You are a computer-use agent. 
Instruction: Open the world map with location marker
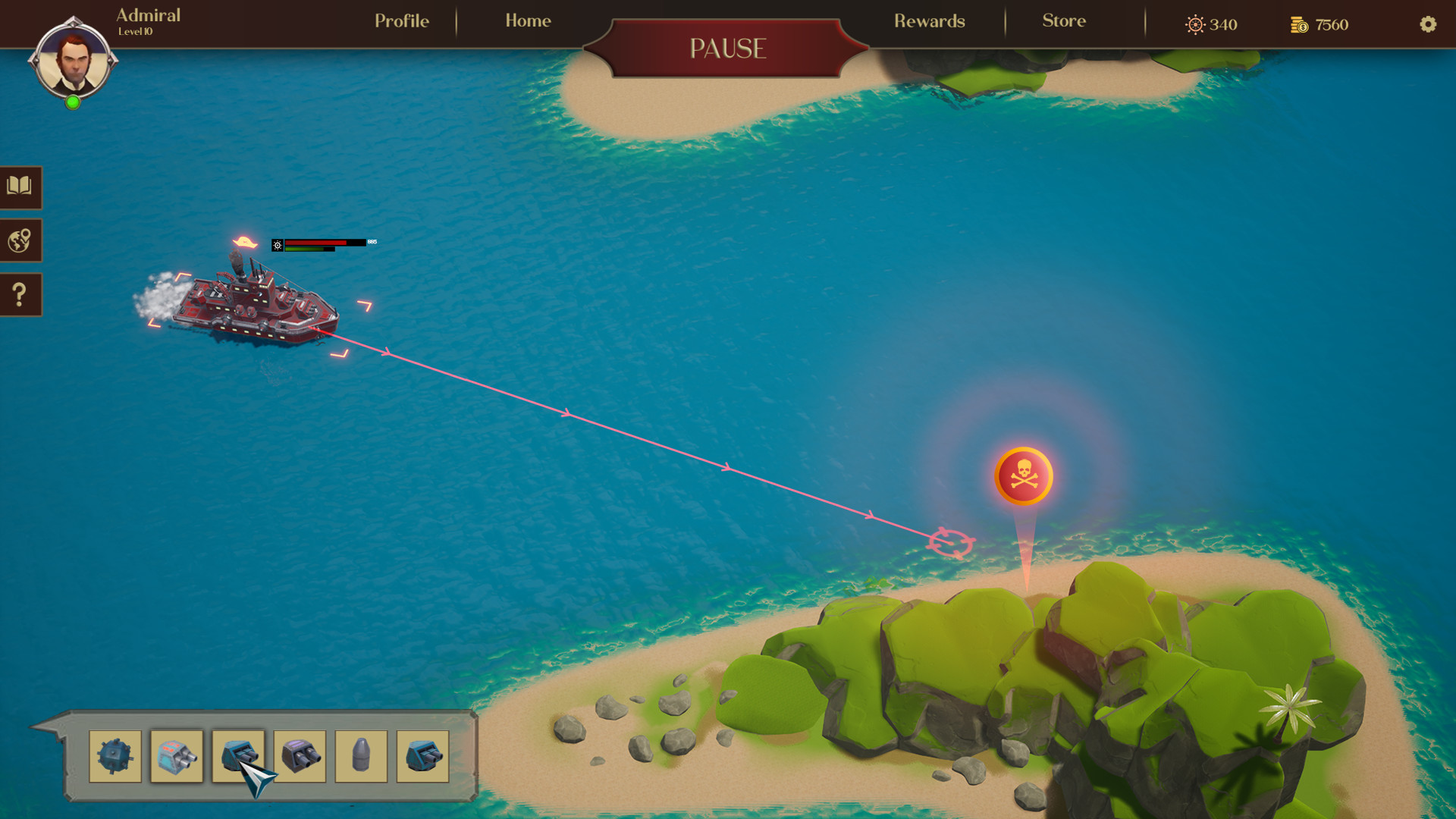[20, 241]
